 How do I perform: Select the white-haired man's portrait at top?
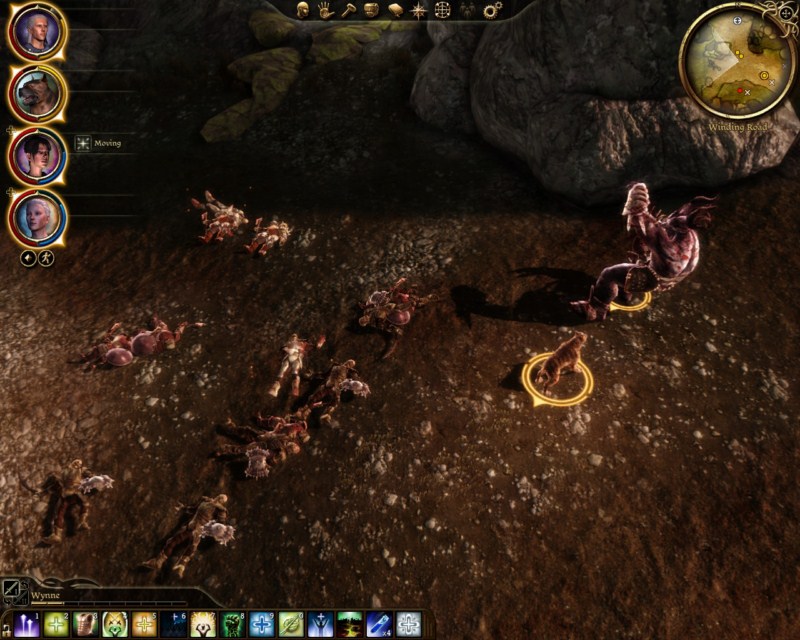tap(39, 32)
